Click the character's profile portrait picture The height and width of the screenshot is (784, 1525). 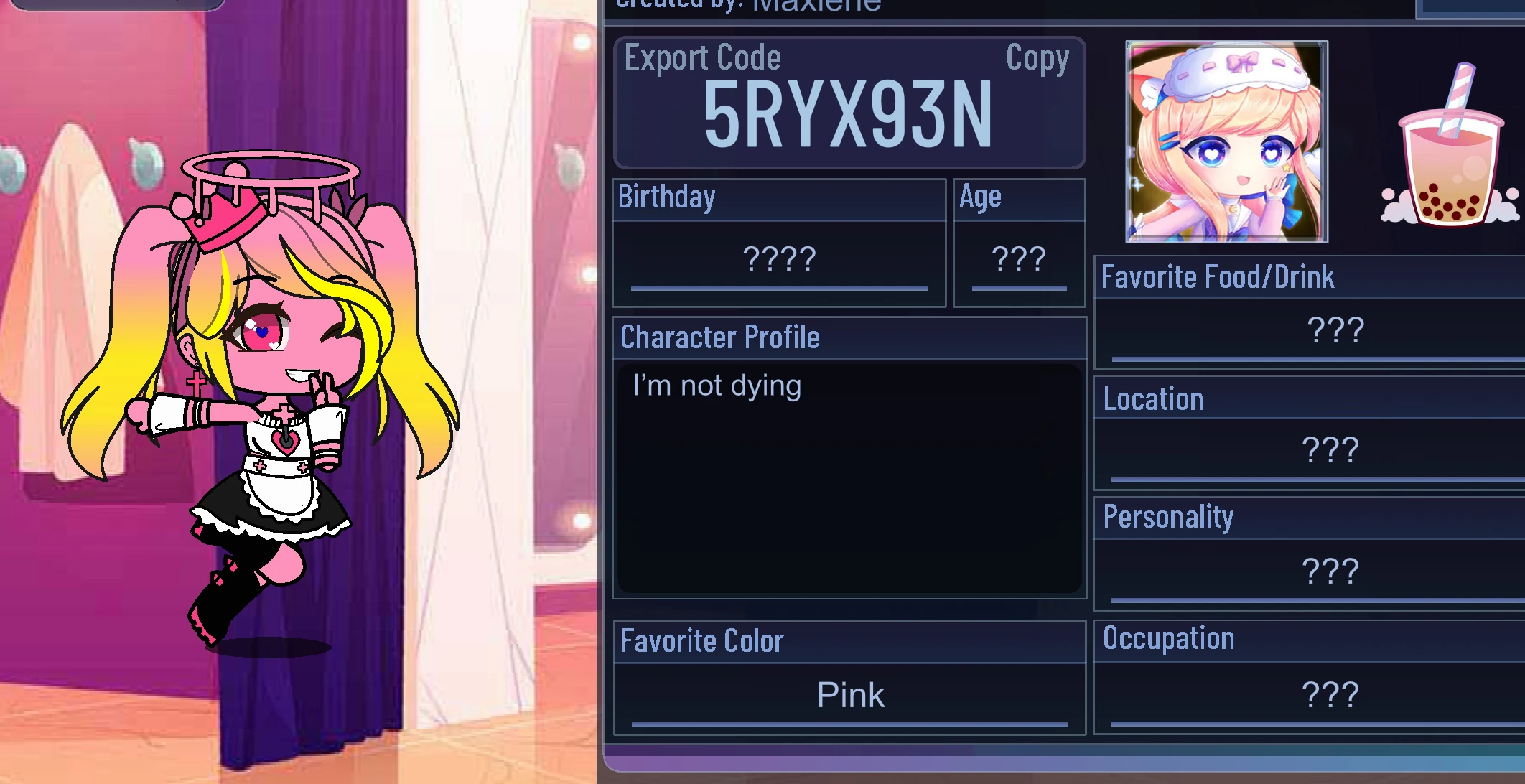(x=1223, y=140)
